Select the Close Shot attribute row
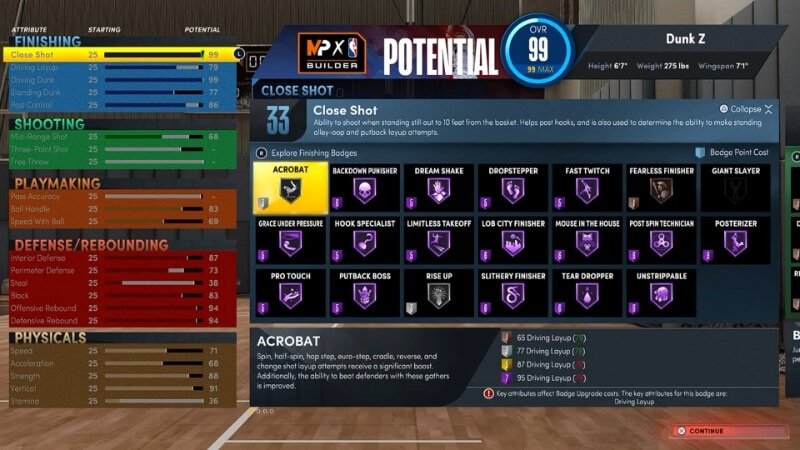Image resolution: width=800 pixels, height=450 pixels. pos(120,54)
